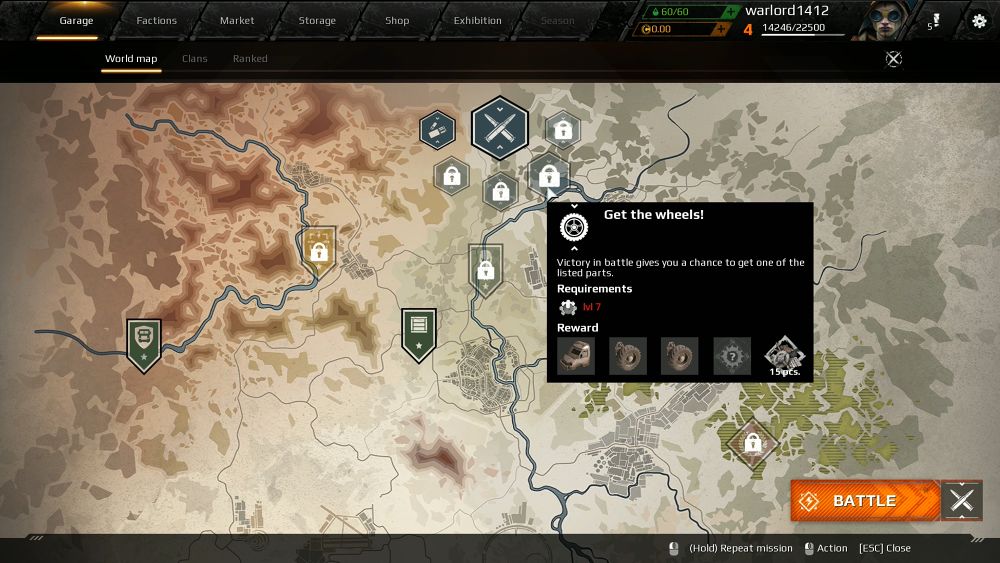Open the Exhibition section
Screen dimensions: 1000x563
(478, 21)
